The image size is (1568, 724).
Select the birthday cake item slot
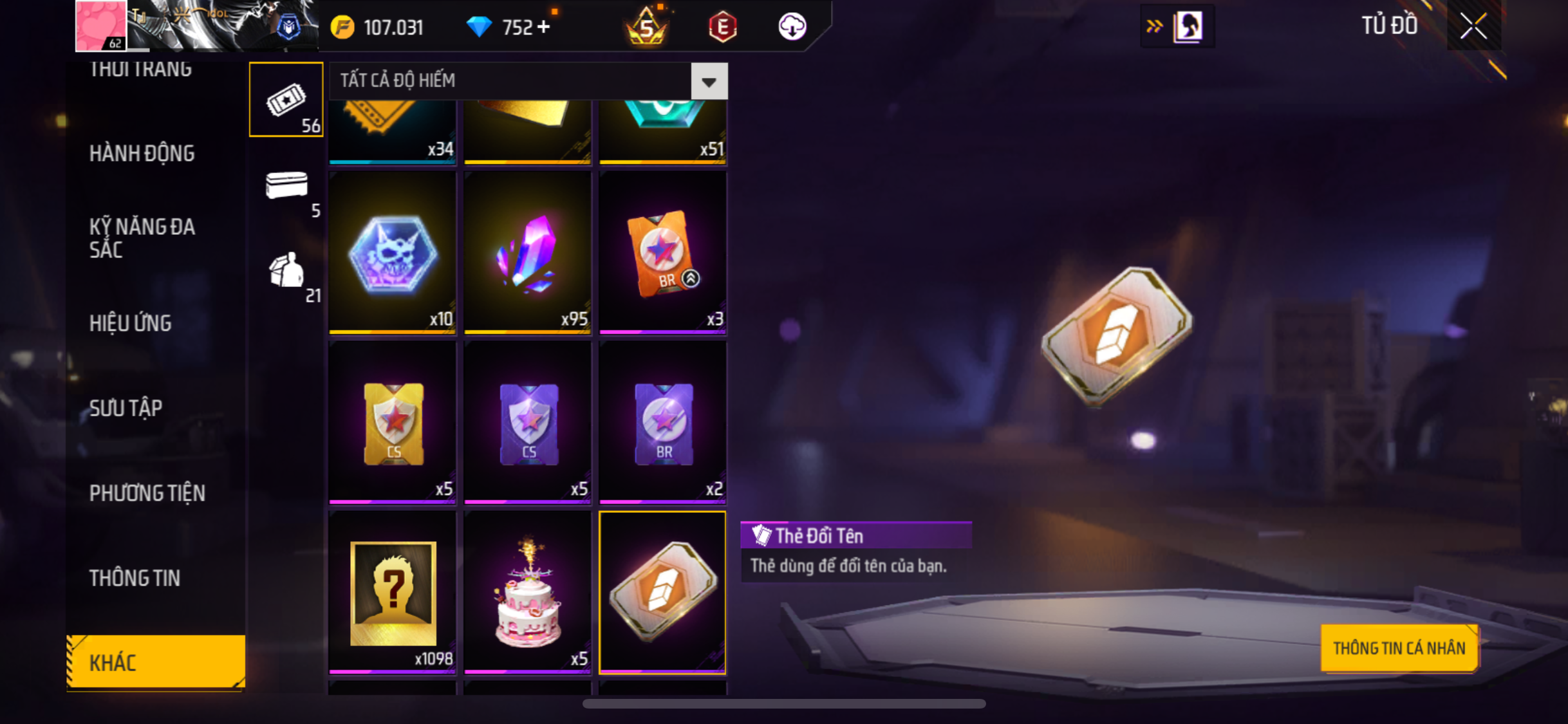(527, 592)
